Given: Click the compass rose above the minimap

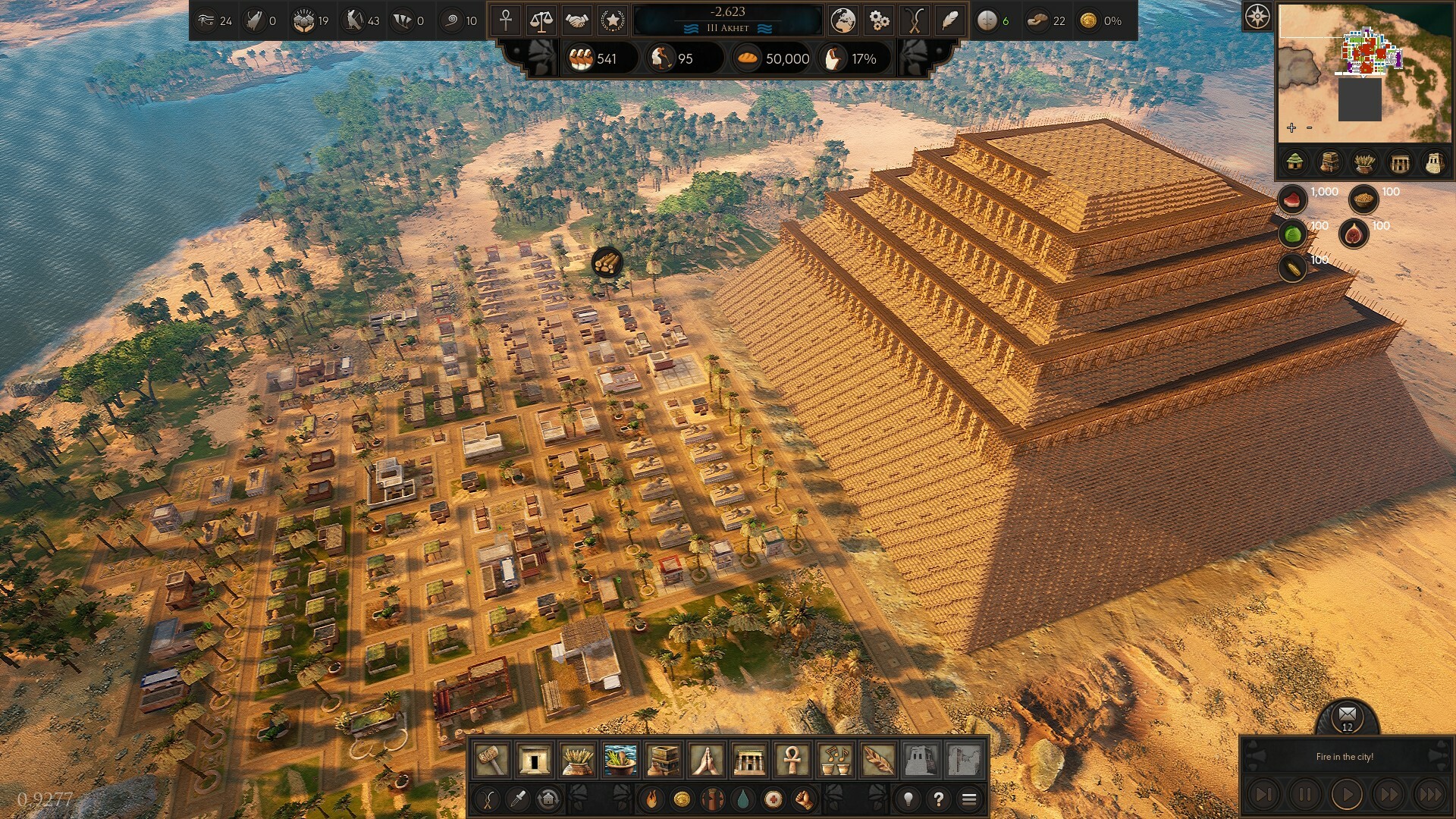Looking at the screenshot, I should coord(1258,15).
